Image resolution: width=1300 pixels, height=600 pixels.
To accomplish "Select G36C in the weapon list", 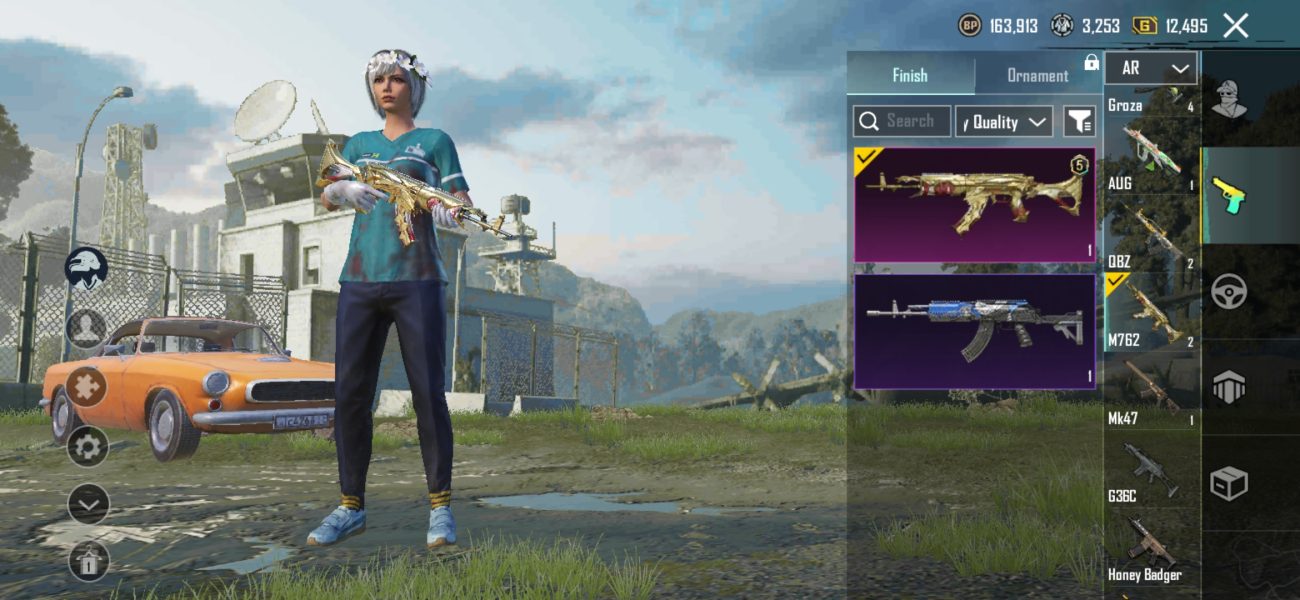I will click(x=1151, y=470).
